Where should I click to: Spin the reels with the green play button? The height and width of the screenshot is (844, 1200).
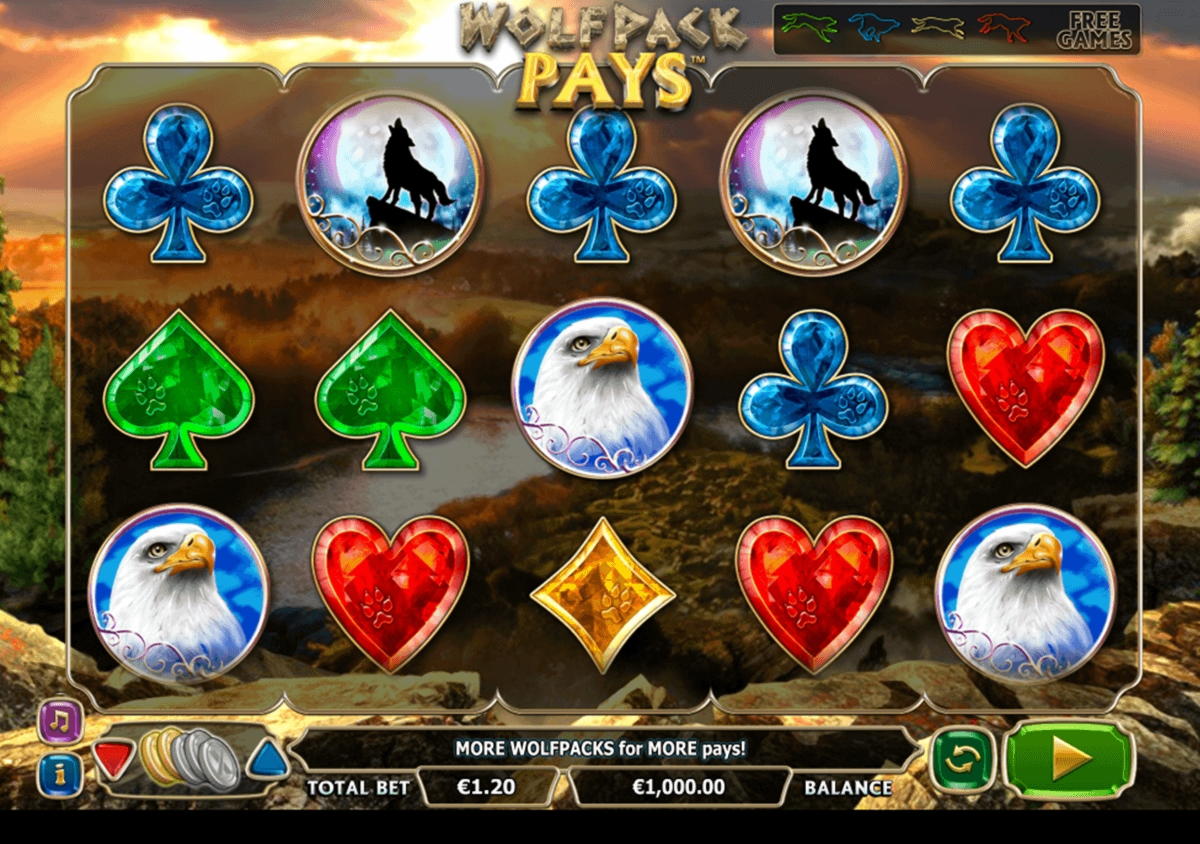1069,760
